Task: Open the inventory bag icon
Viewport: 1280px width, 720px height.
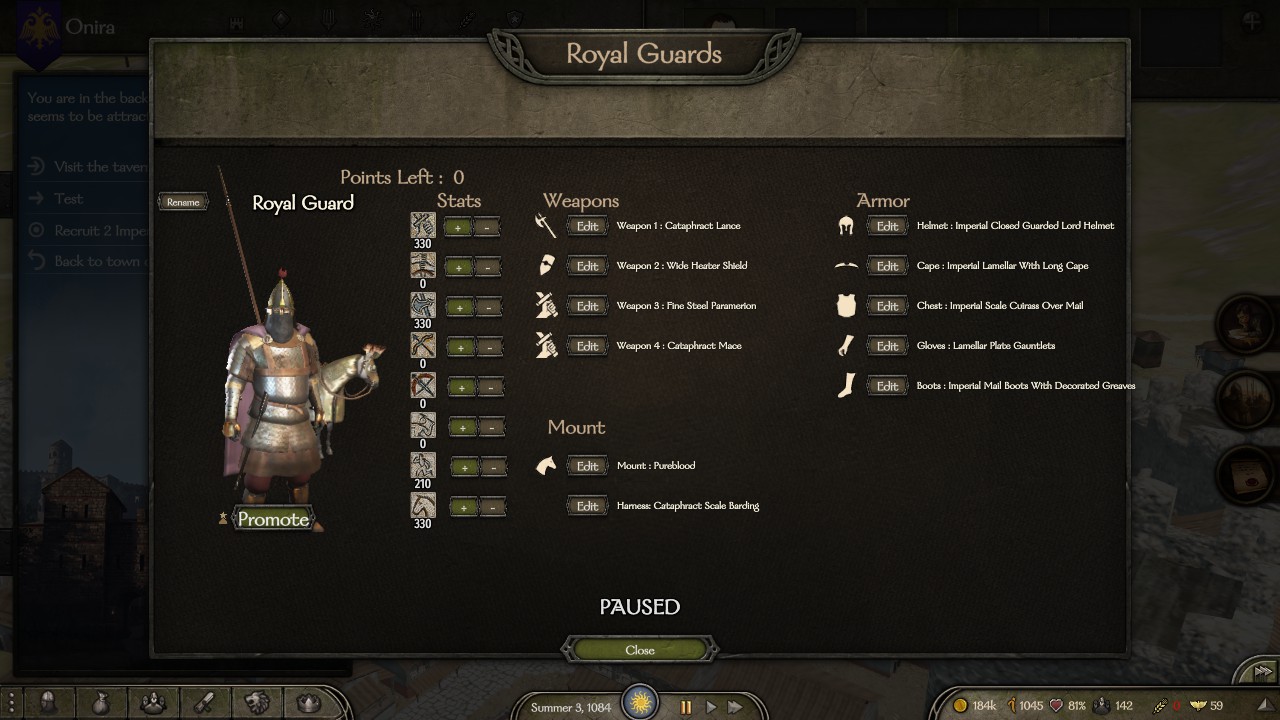Action: 100,703
